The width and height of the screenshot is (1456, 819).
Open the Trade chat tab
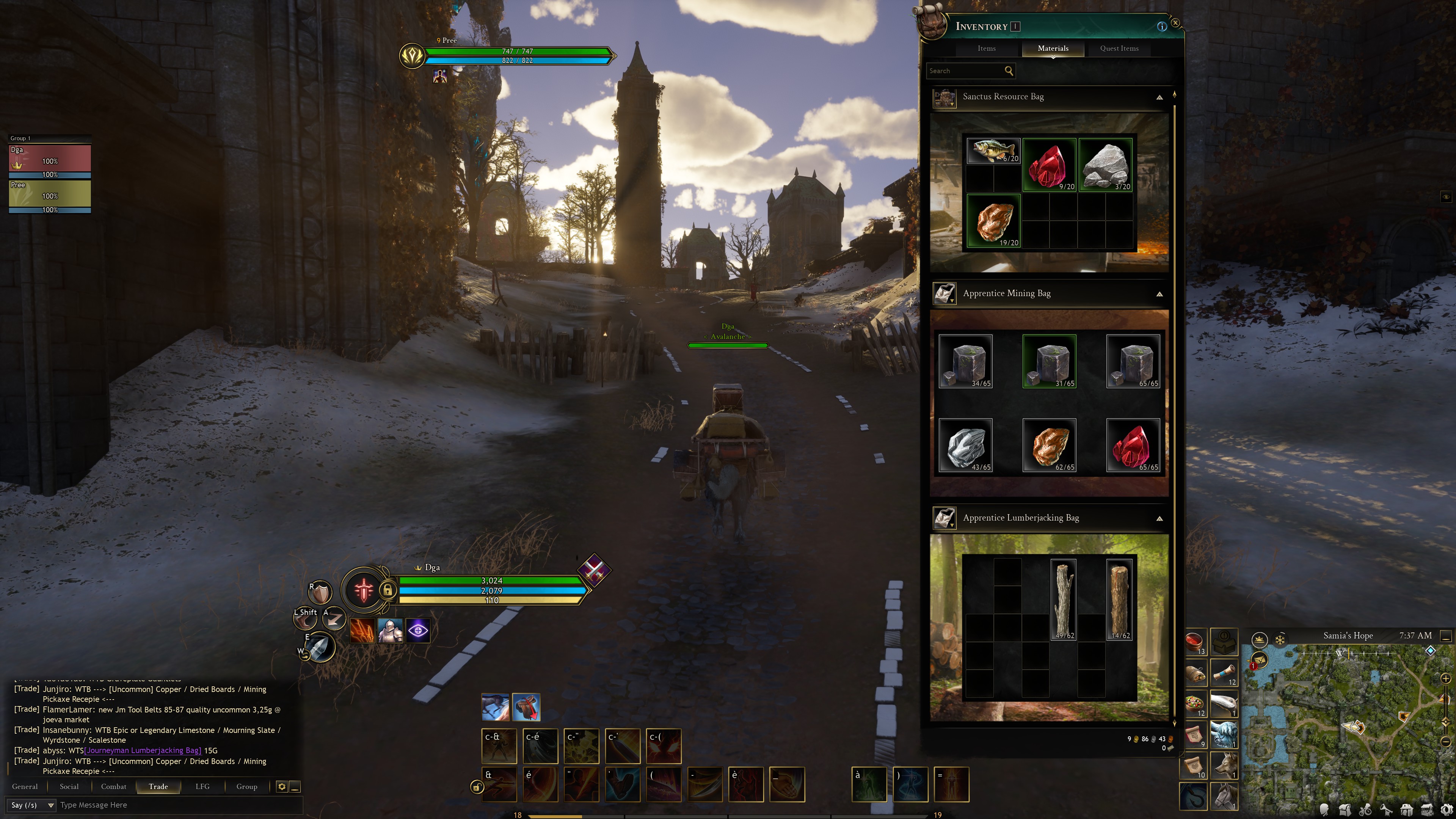coord(158,787)
